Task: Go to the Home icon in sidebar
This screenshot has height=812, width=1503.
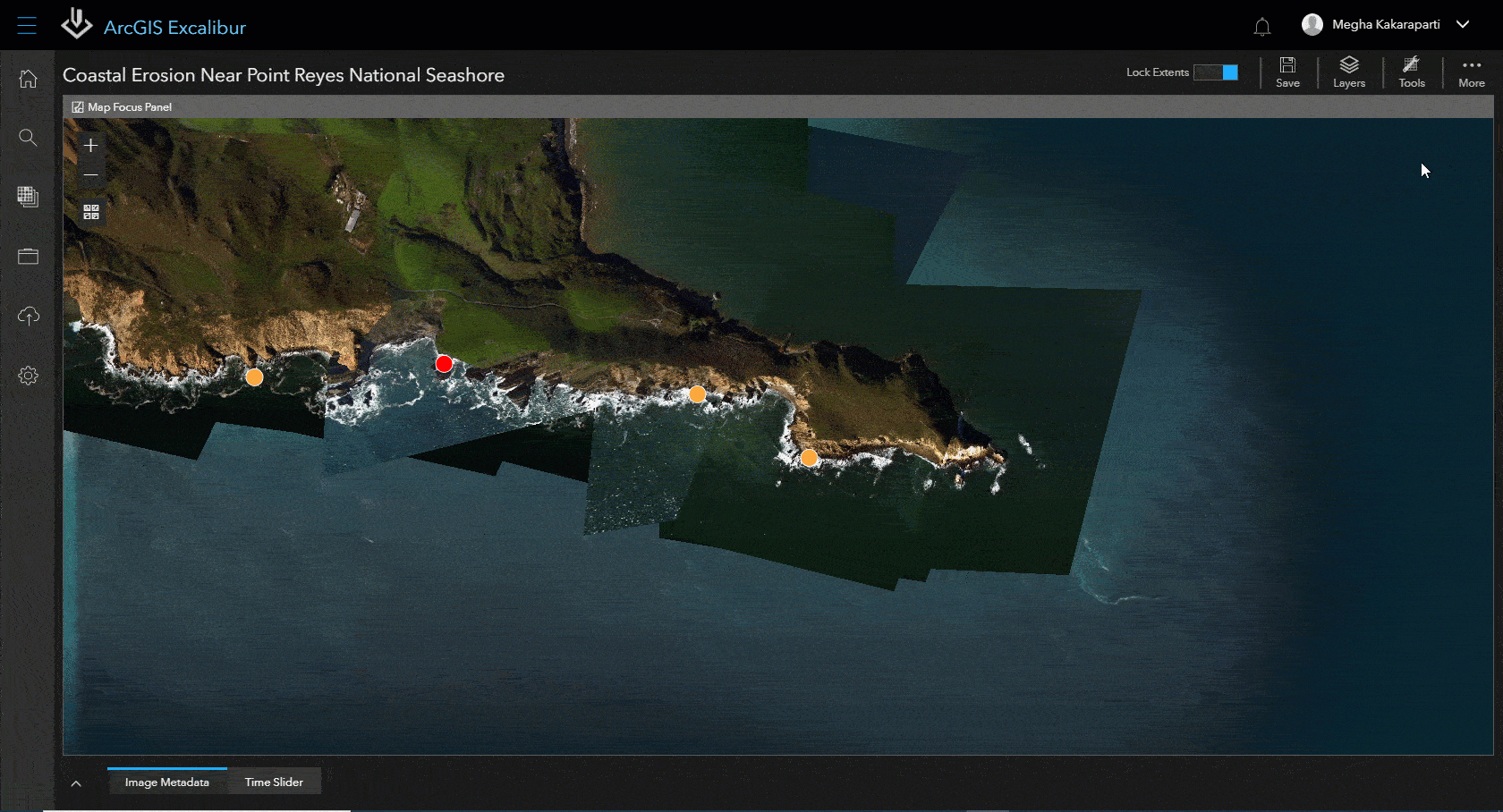Action: pos(29,79)
